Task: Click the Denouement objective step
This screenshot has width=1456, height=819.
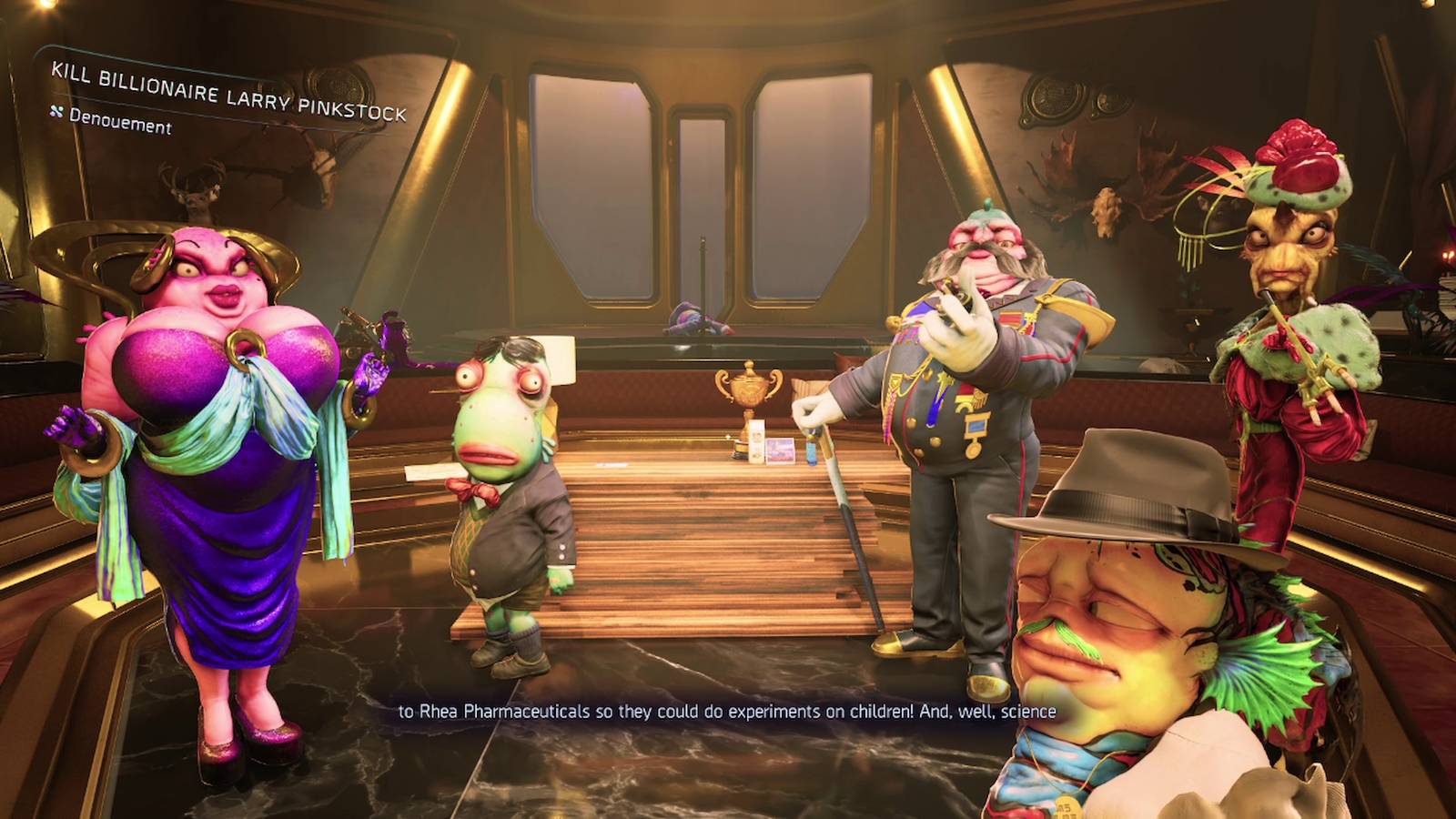Action: pyautogui.click(x=119, y=121)
